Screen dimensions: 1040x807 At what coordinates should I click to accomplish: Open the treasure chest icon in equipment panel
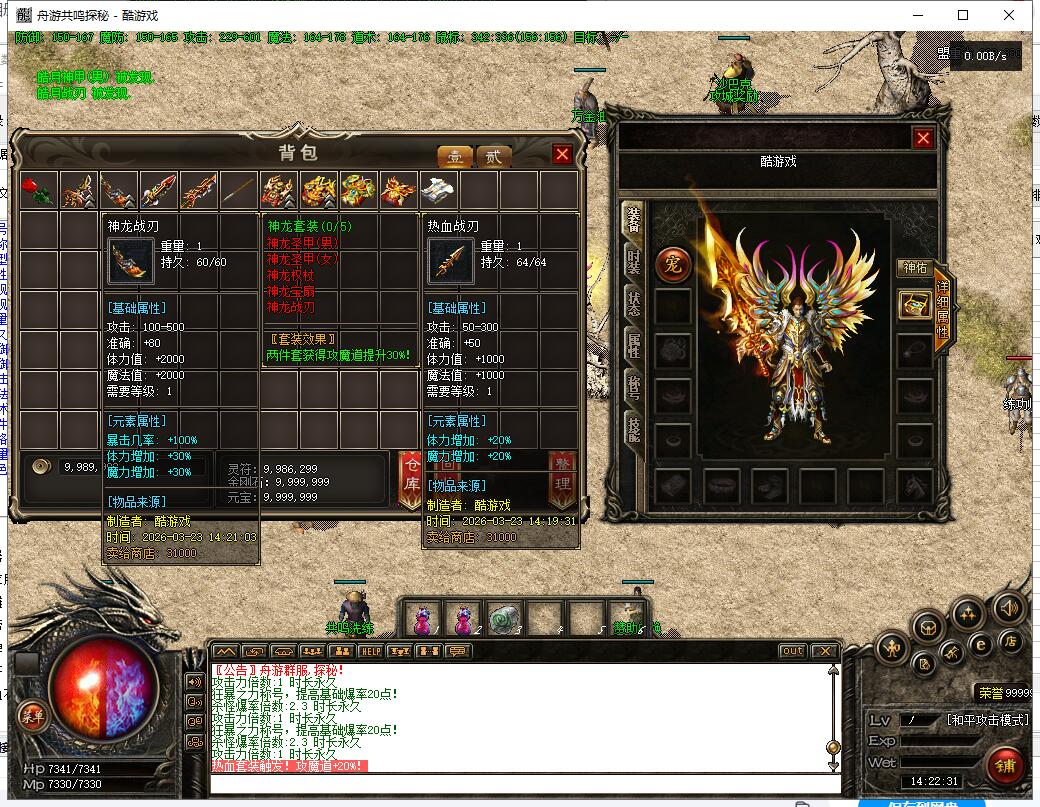click(914, 305)
